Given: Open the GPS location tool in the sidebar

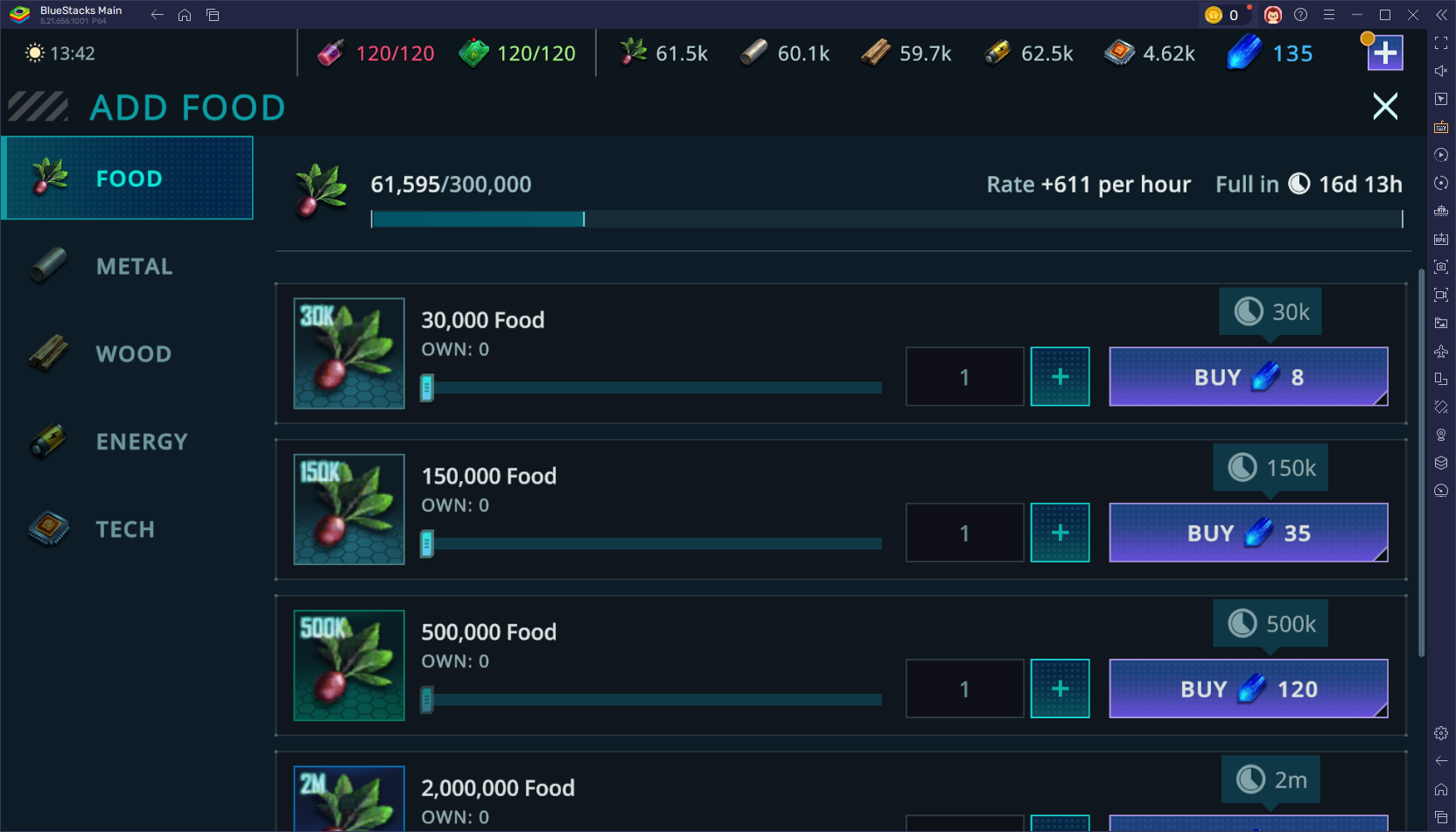Looking at the screenshot, I should click(1441, 434).
